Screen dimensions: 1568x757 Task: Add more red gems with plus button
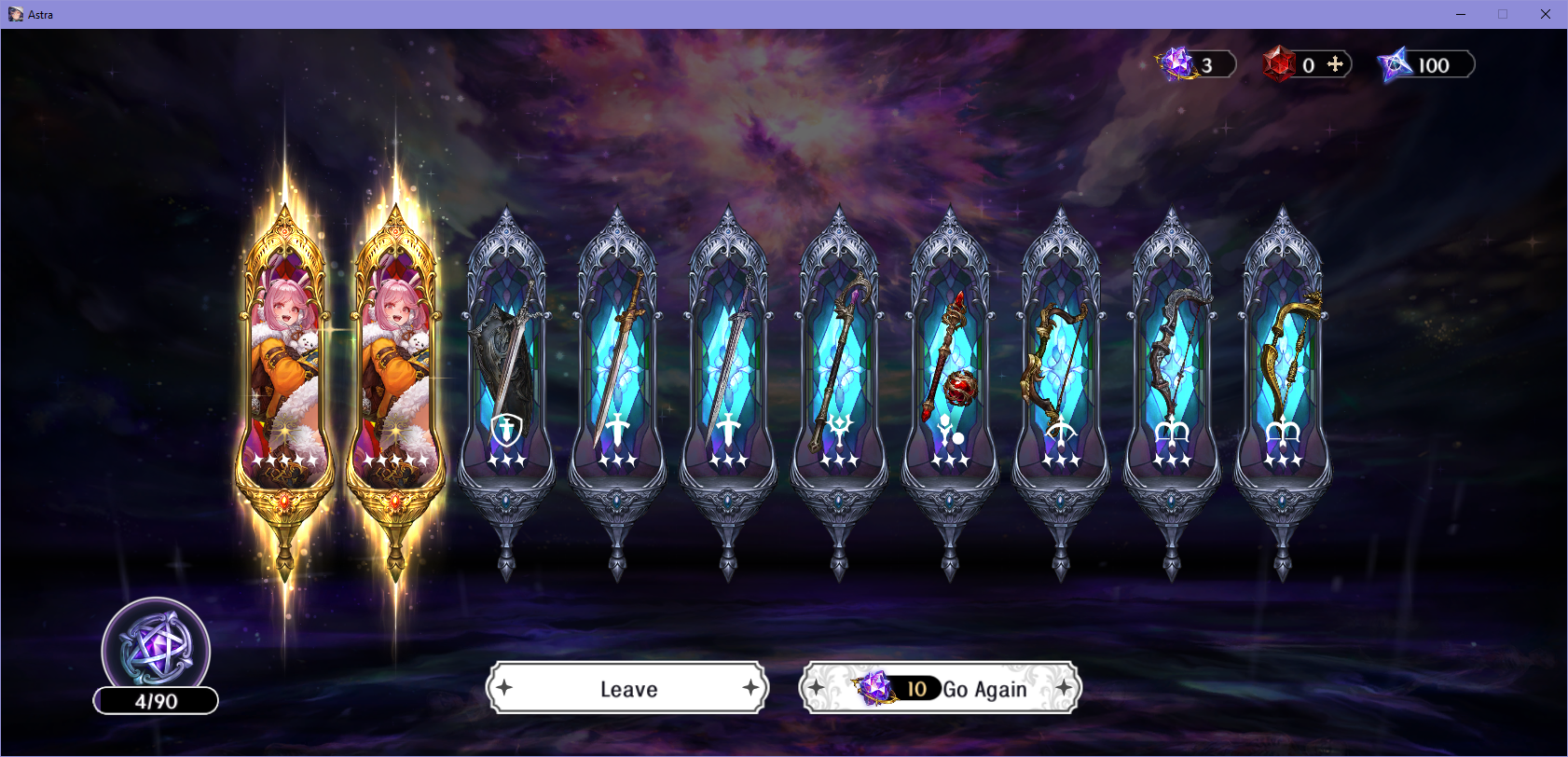[1335, 64]
